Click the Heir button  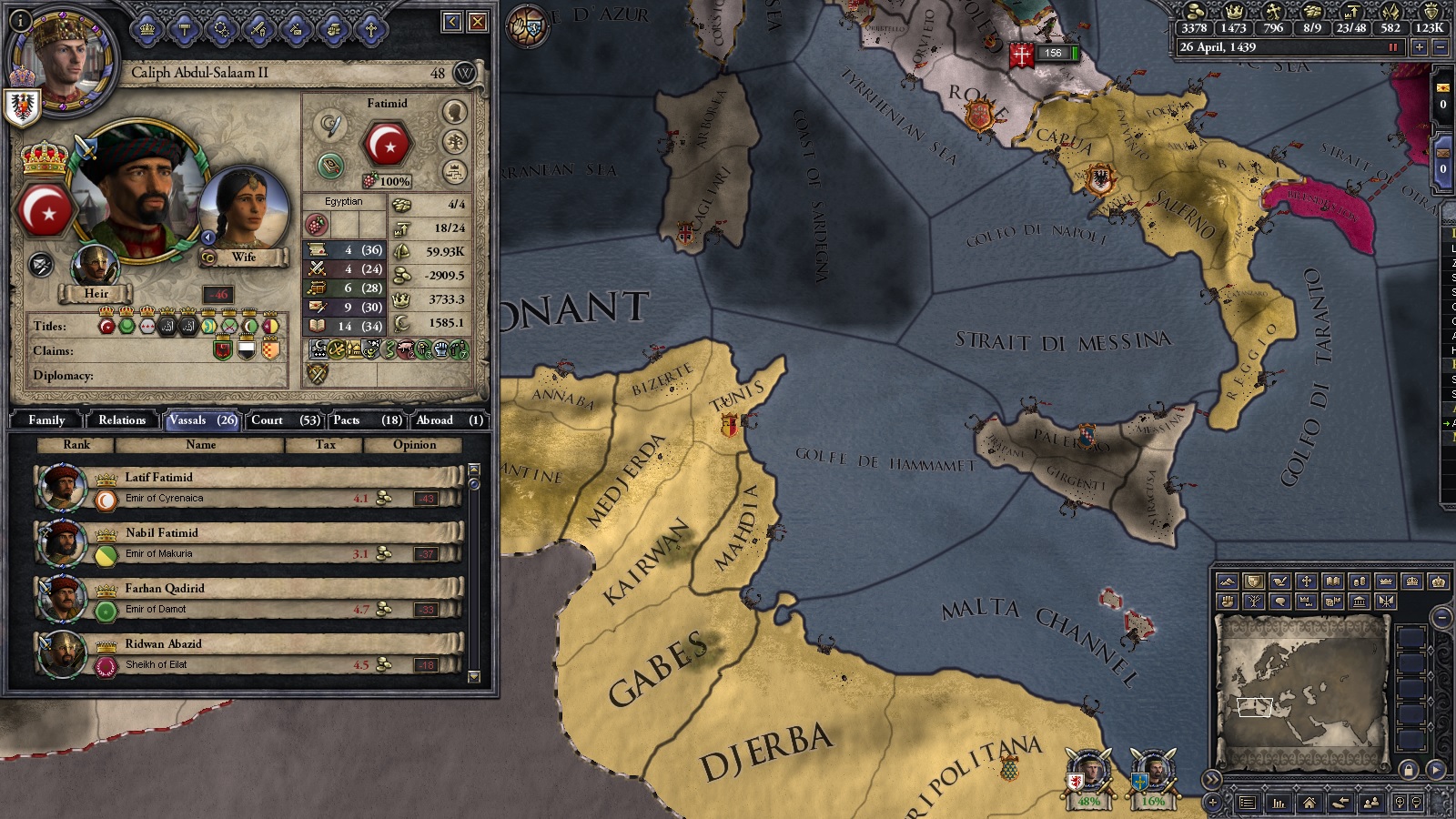tap(97, 293)
